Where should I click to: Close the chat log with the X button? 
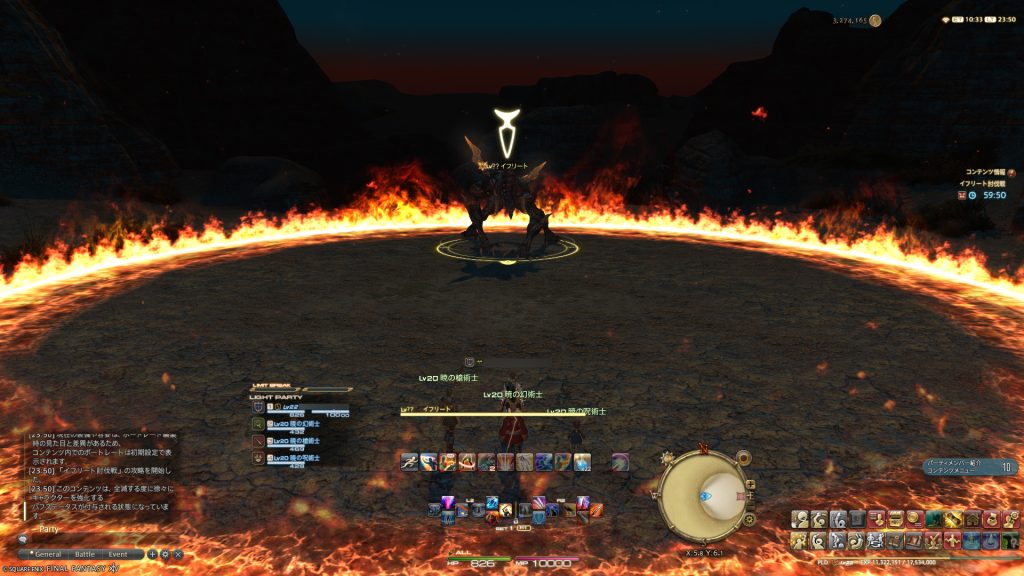(x=178, y=554)
